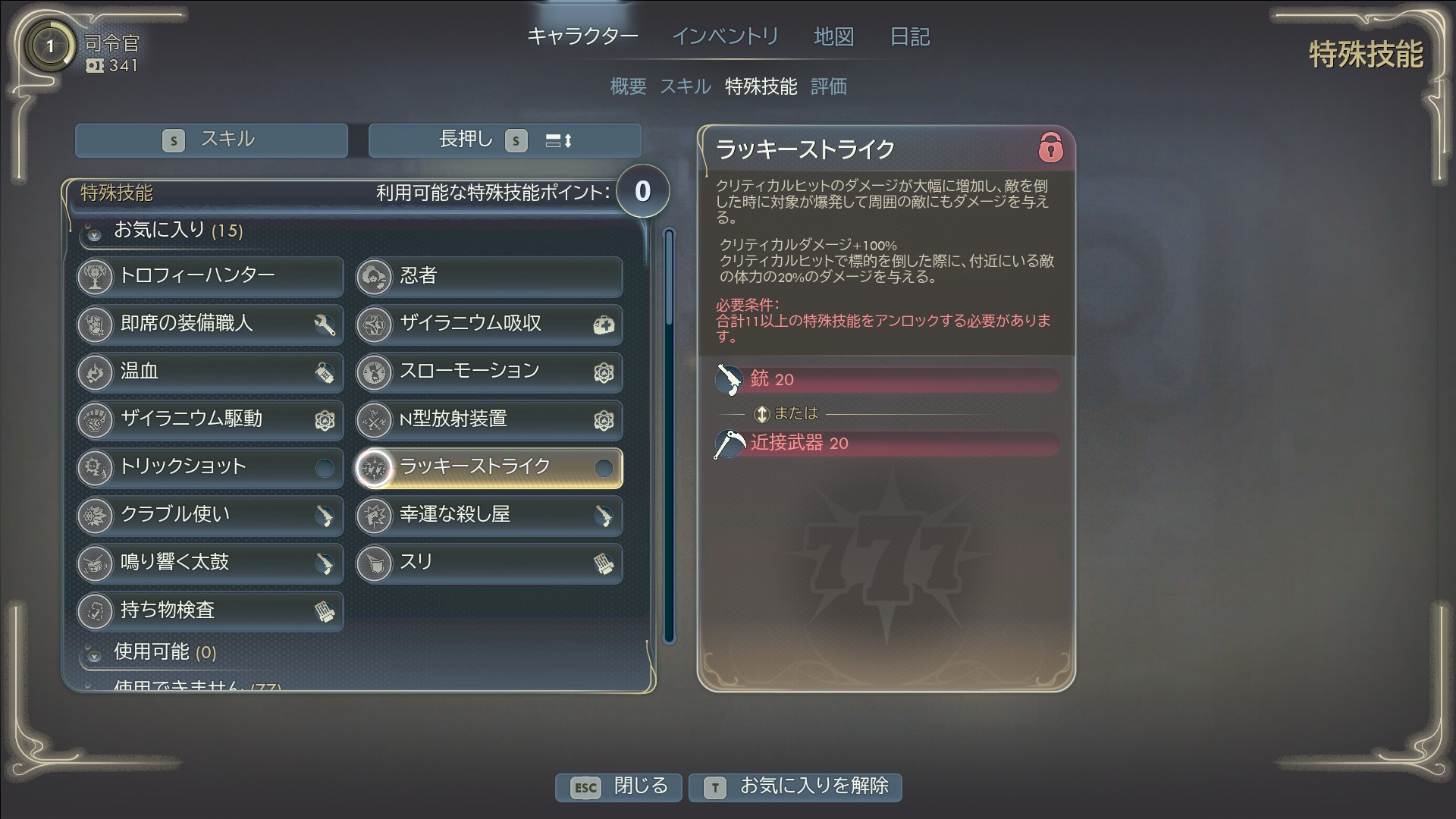Select the N型放射装置 perk
Screen dimensions: 1456x819
click(489, 419)
